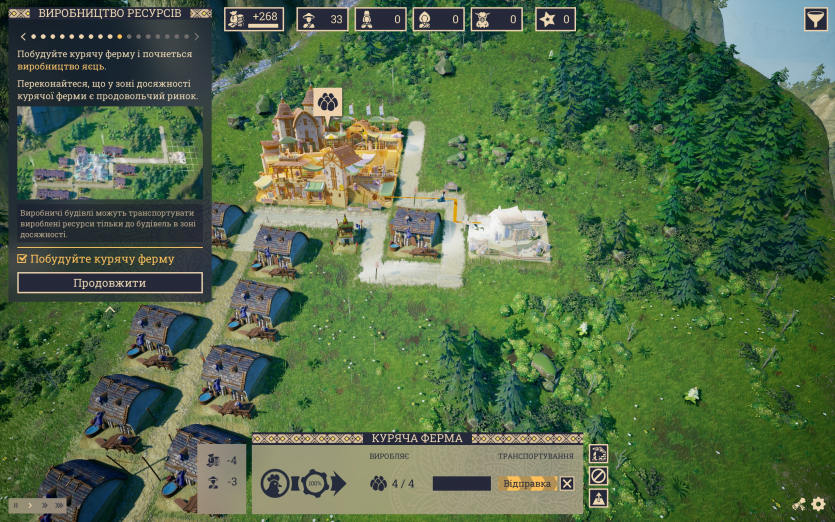Select the prohibit-circle building action
The image size is (835, 522).
[x=598, y=476]
